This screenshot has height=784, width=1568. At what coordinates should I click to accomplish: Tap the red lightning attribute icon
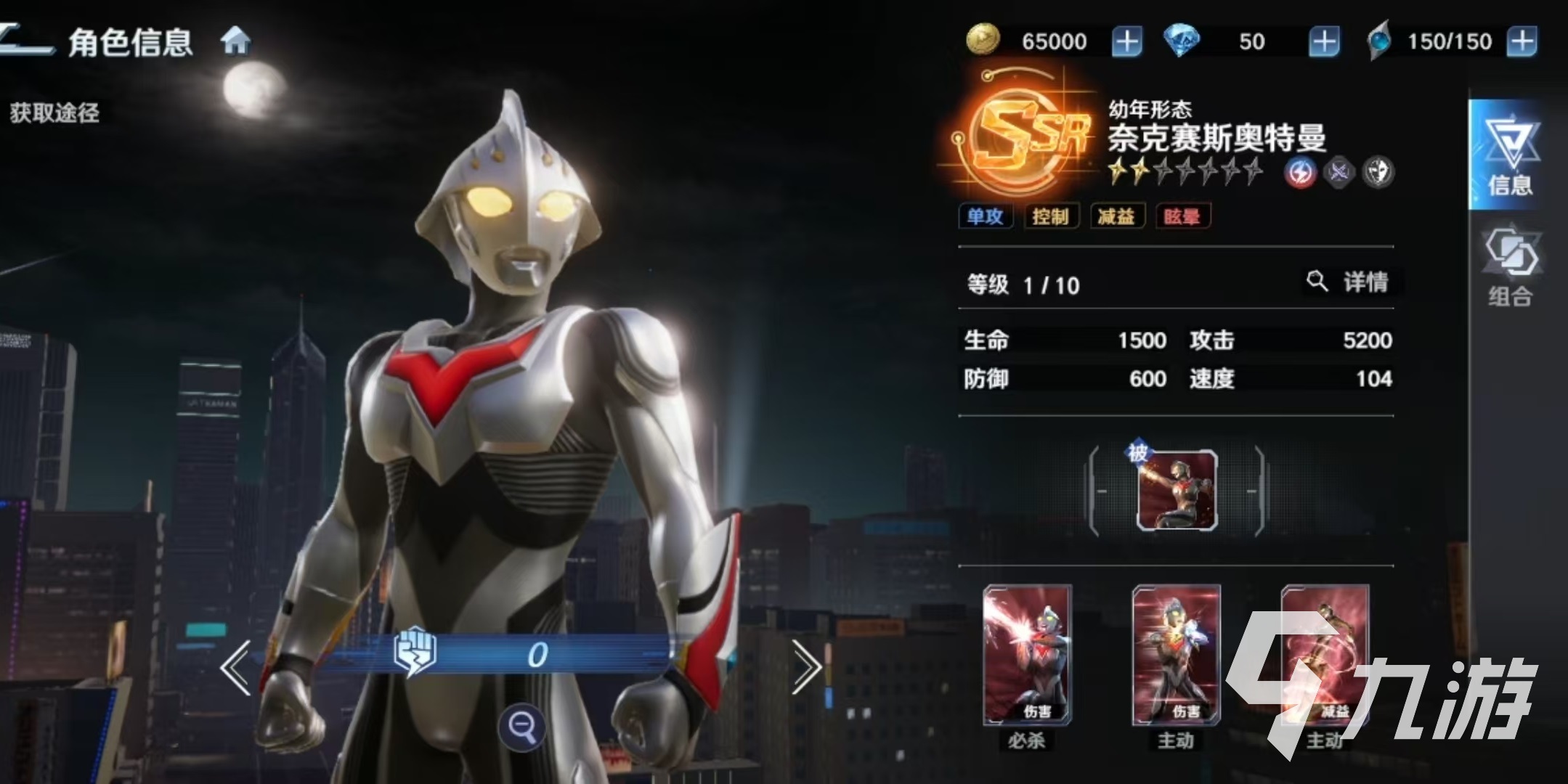point(1300,173)
